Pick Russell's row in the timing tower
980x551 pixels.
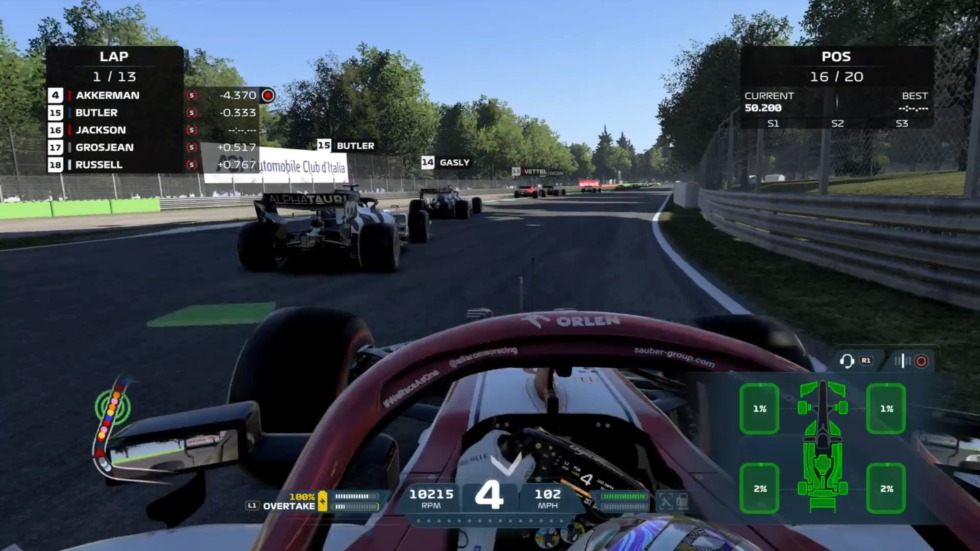click(x=150, y=165)
